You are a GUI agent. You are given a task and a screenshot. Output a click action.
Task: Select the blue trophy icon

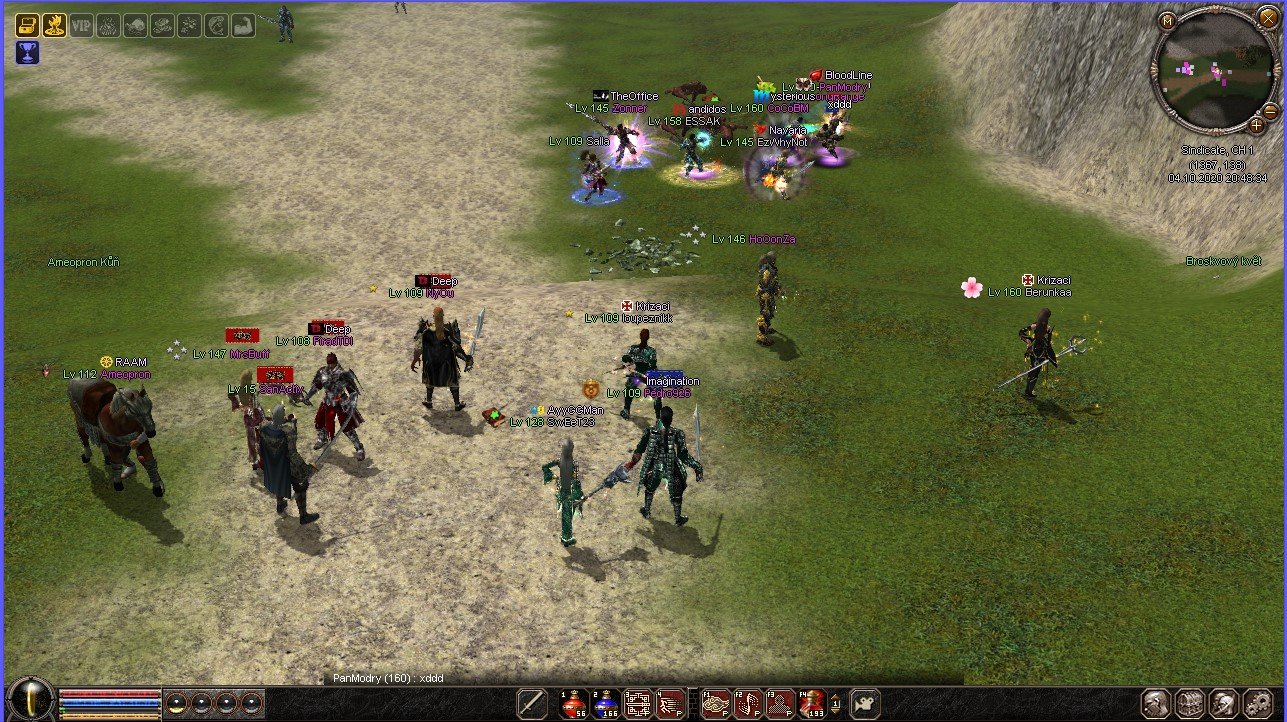(27, 52)
